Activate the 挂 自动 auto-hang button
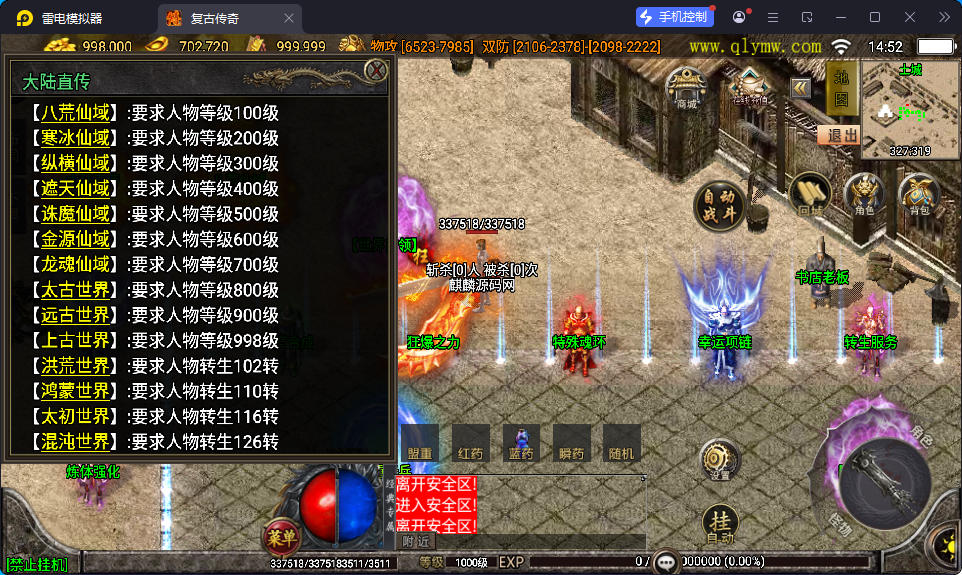962x575 pixels. [x=720, y=525]
